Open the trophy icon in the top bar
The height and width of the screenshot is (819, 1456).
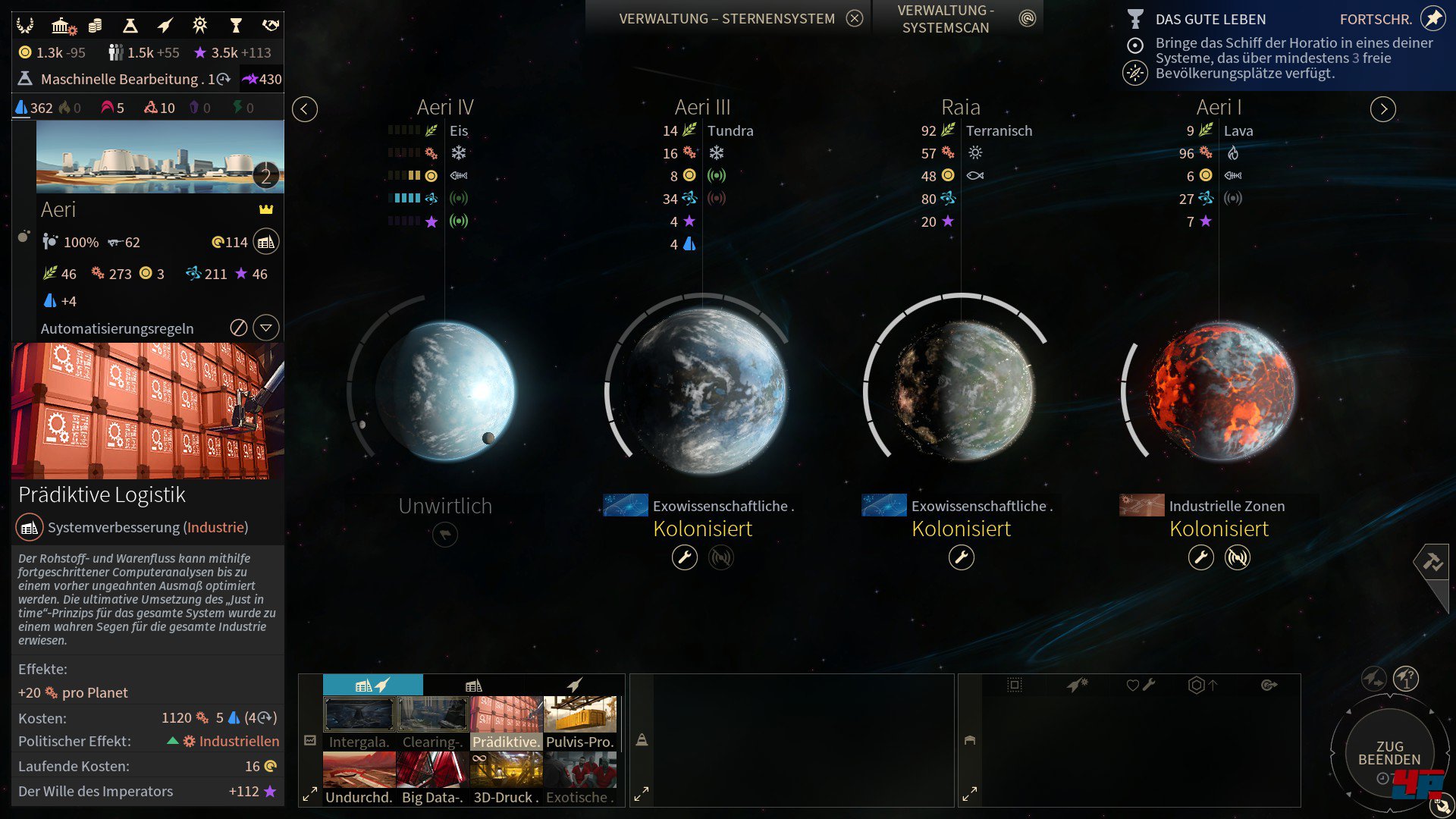coord(236,26)
